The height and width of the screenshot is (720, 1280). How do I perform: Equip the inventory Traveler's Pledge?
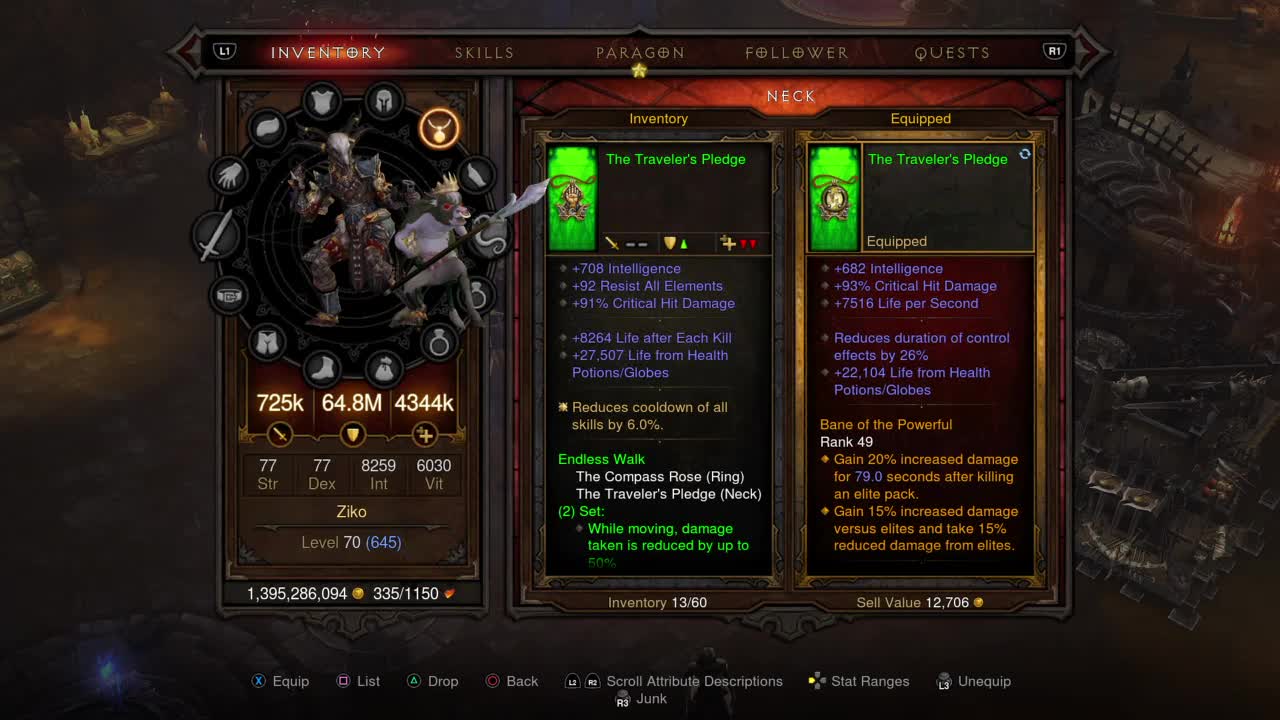point(280,681)
